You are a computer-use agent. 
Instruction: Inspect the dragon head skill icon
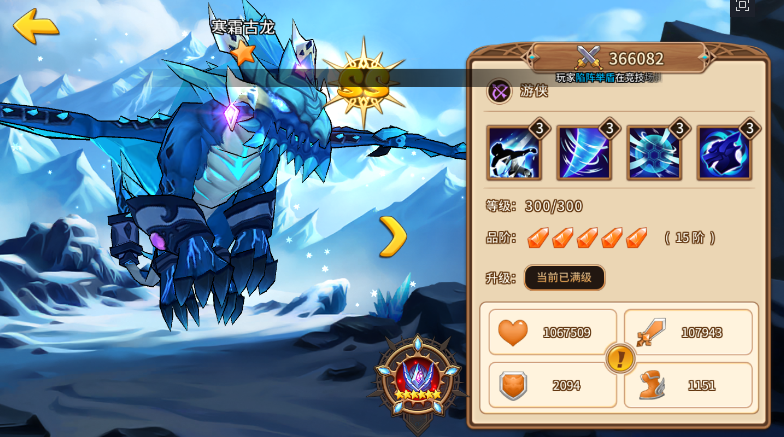[723, 153]
